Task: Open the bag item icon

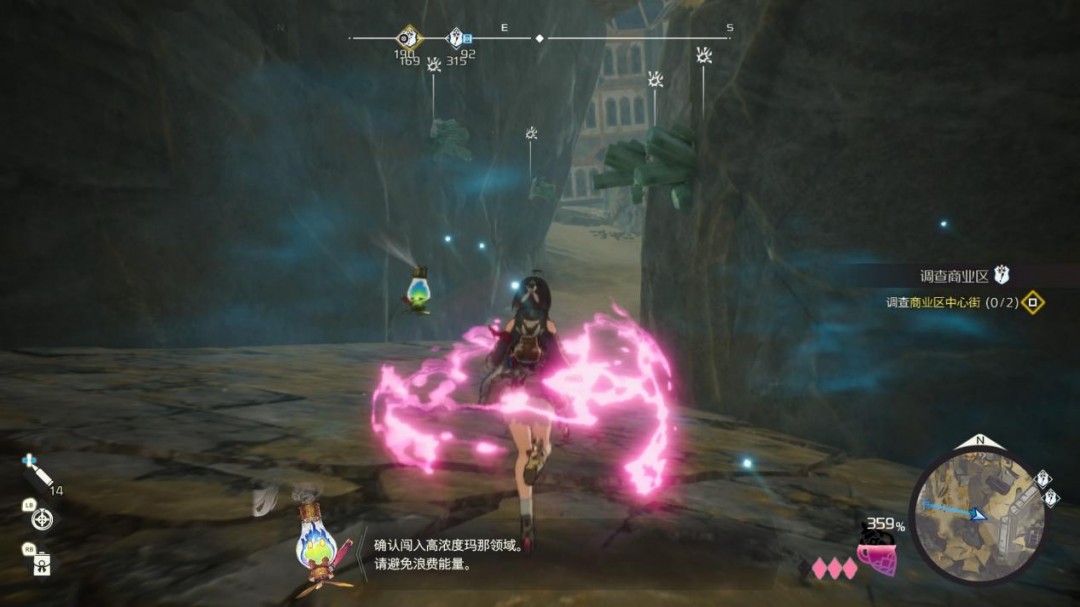Action: 42,565
